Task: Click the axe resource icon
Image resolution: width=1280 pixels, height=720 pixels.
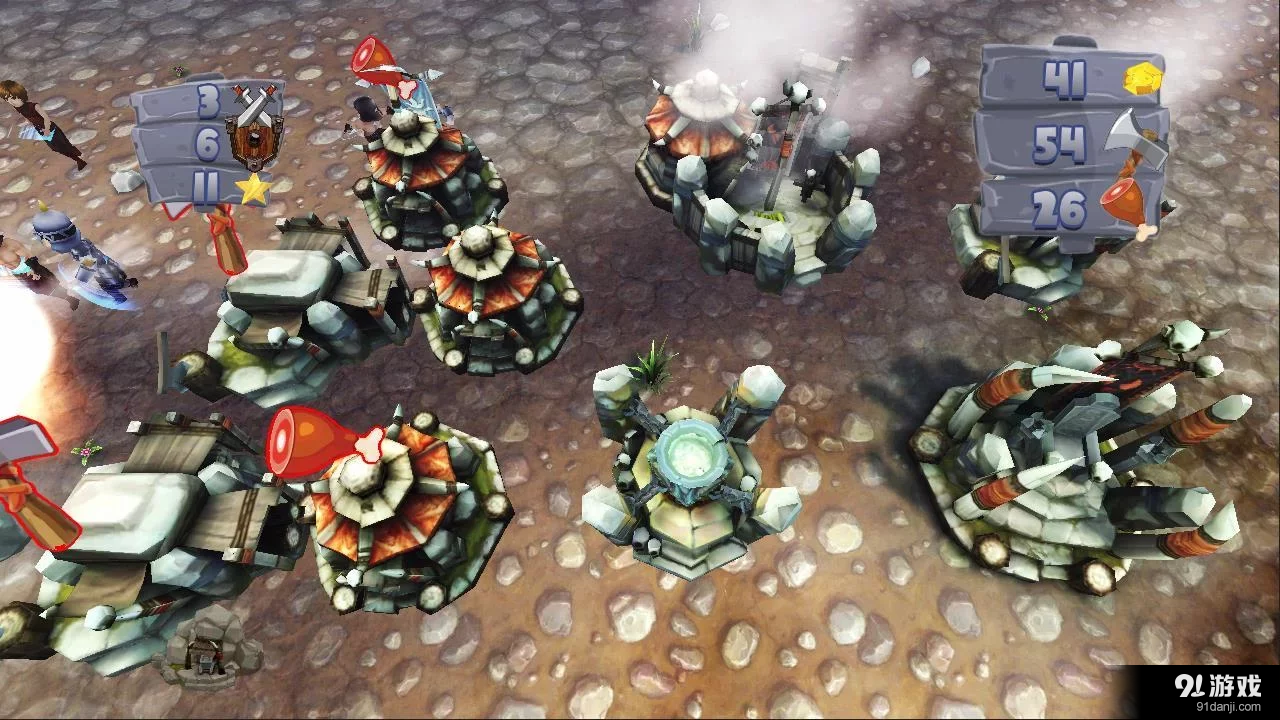Action: point(1131,135)
